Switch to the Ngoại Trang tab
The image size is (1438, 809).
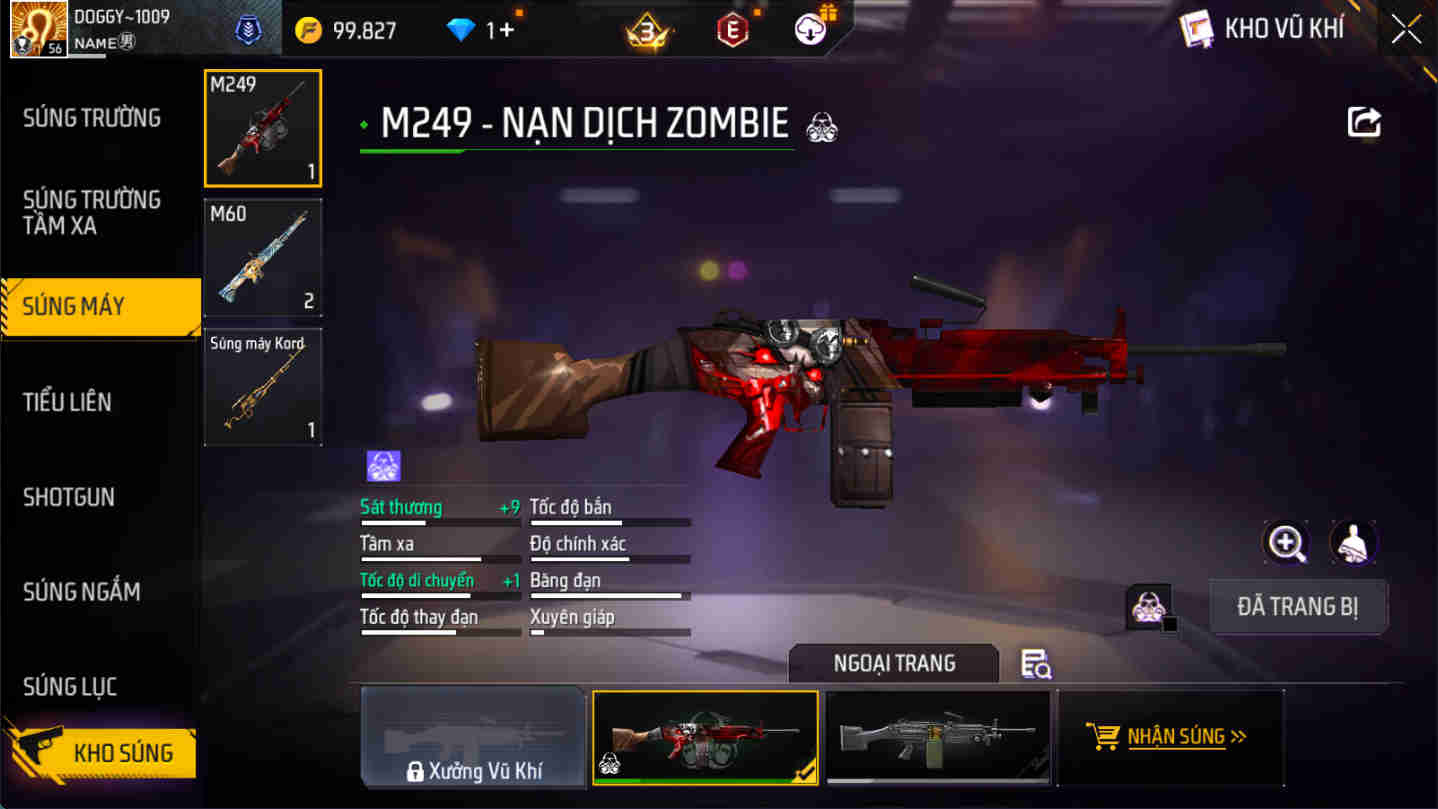pos(893,663)
